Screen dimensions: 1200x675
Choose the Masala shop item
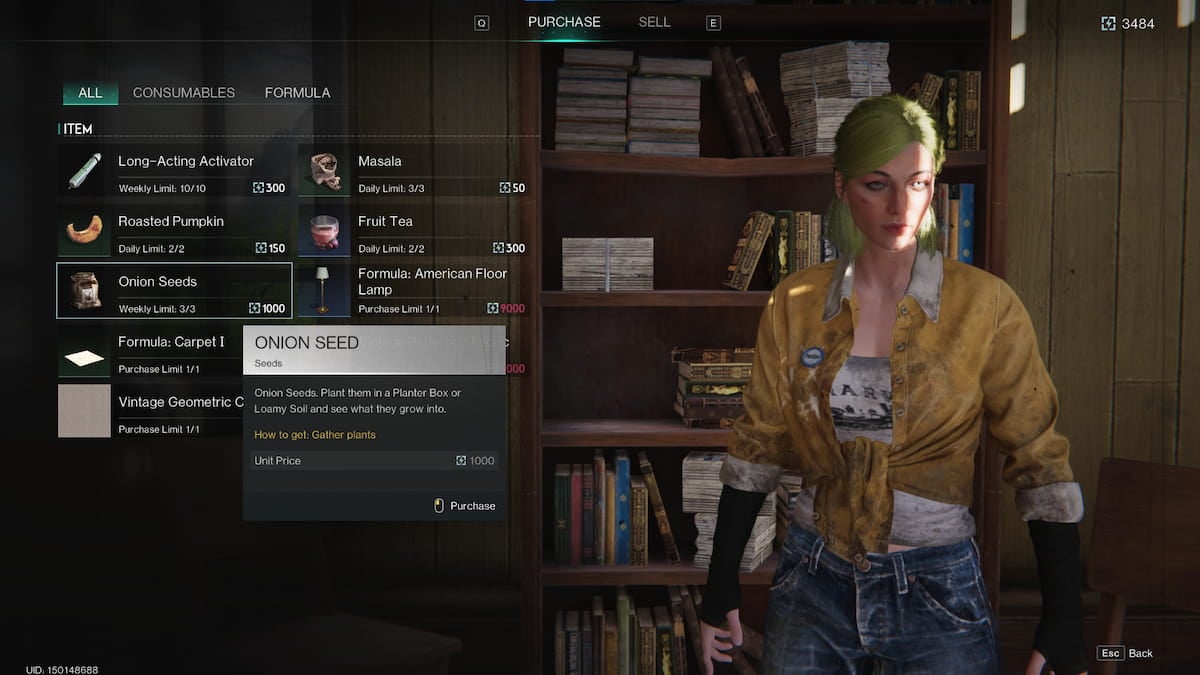[413, 171]
